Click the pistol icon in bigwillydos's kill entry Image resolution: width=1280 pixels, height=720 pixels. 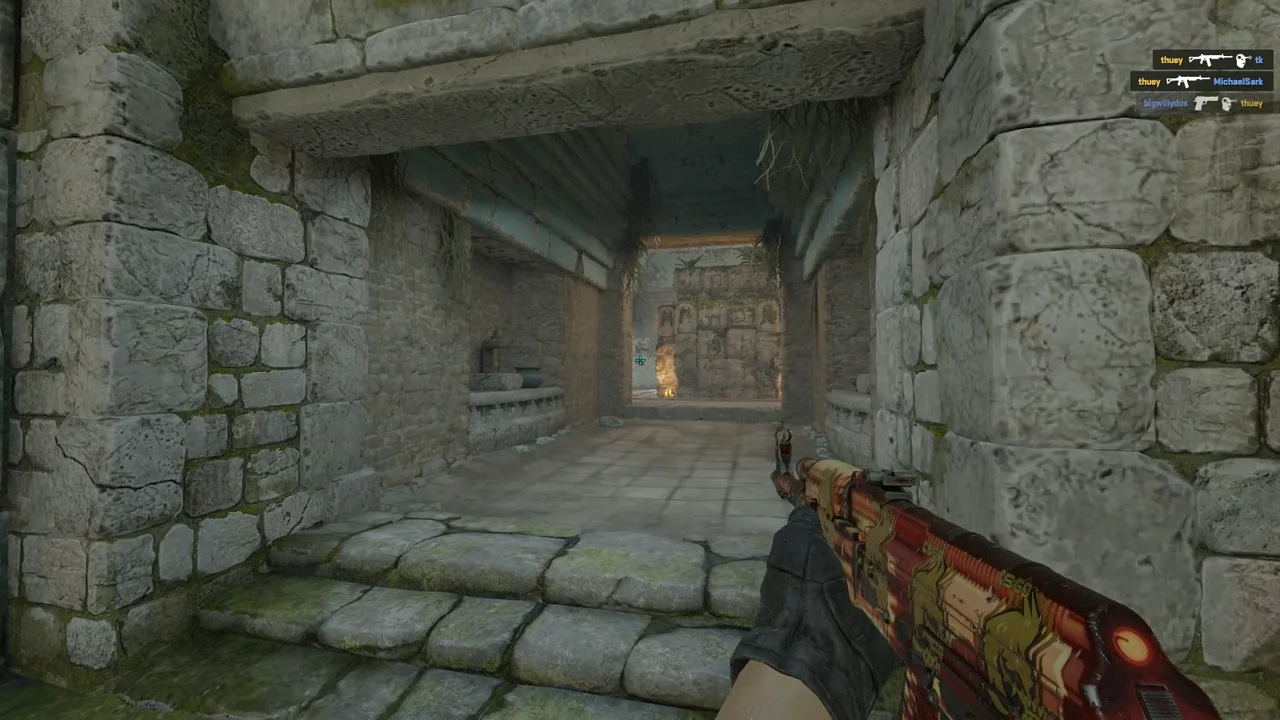1205,103
